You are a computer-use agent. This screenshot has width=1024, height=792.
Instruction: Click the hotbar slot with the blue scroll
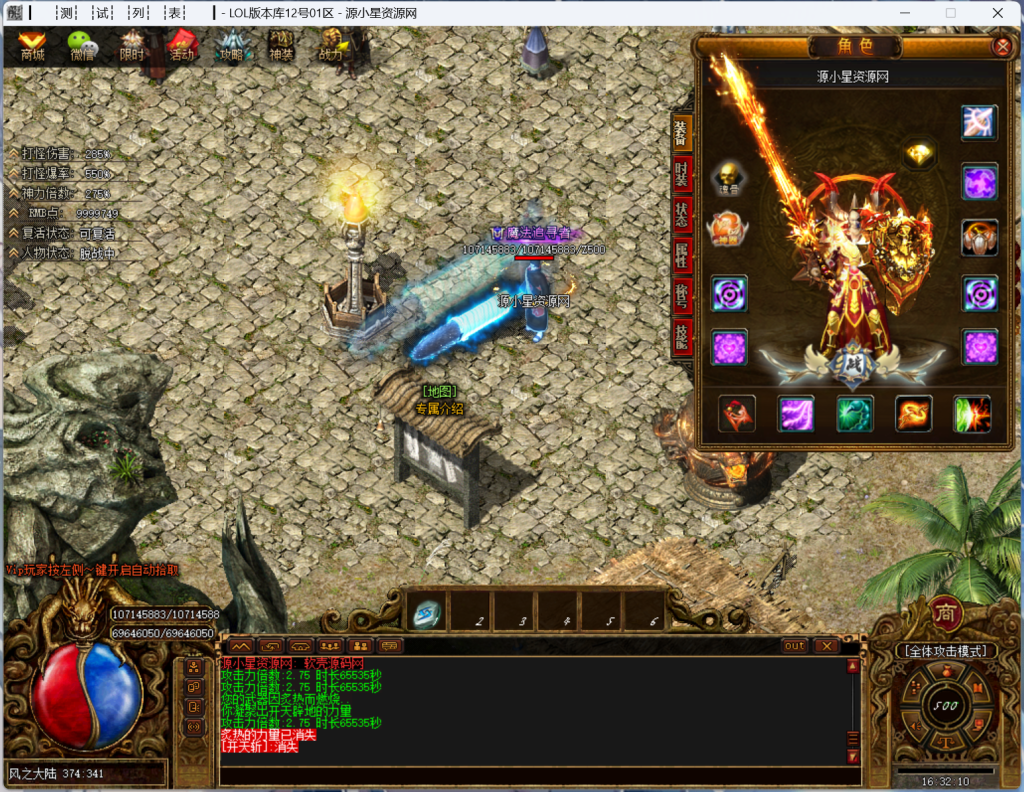[x=426, y=613]
